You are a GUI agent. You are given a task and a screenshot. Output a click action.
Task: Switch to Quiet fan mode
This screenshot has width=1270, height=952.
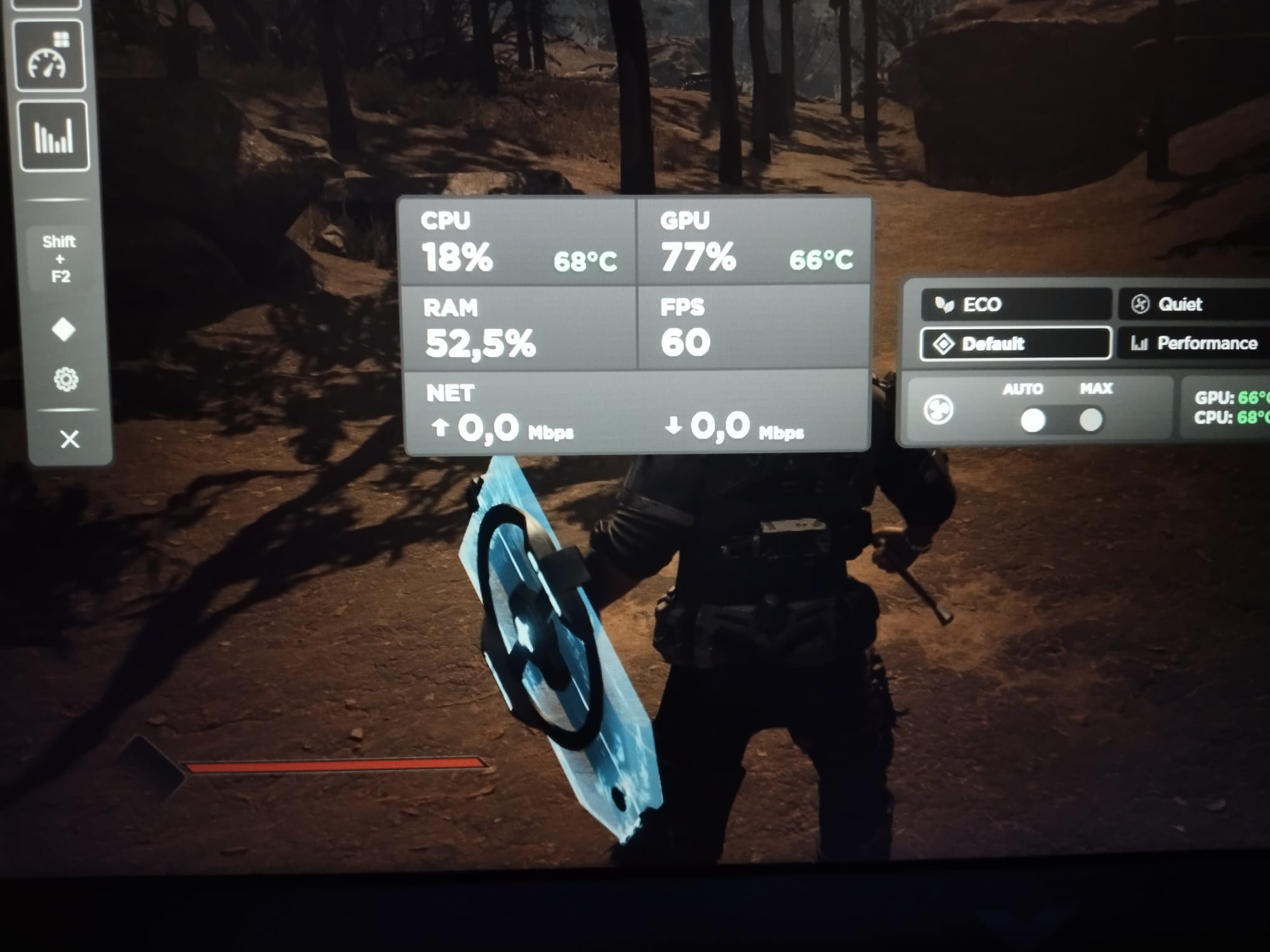[1192, 304]
